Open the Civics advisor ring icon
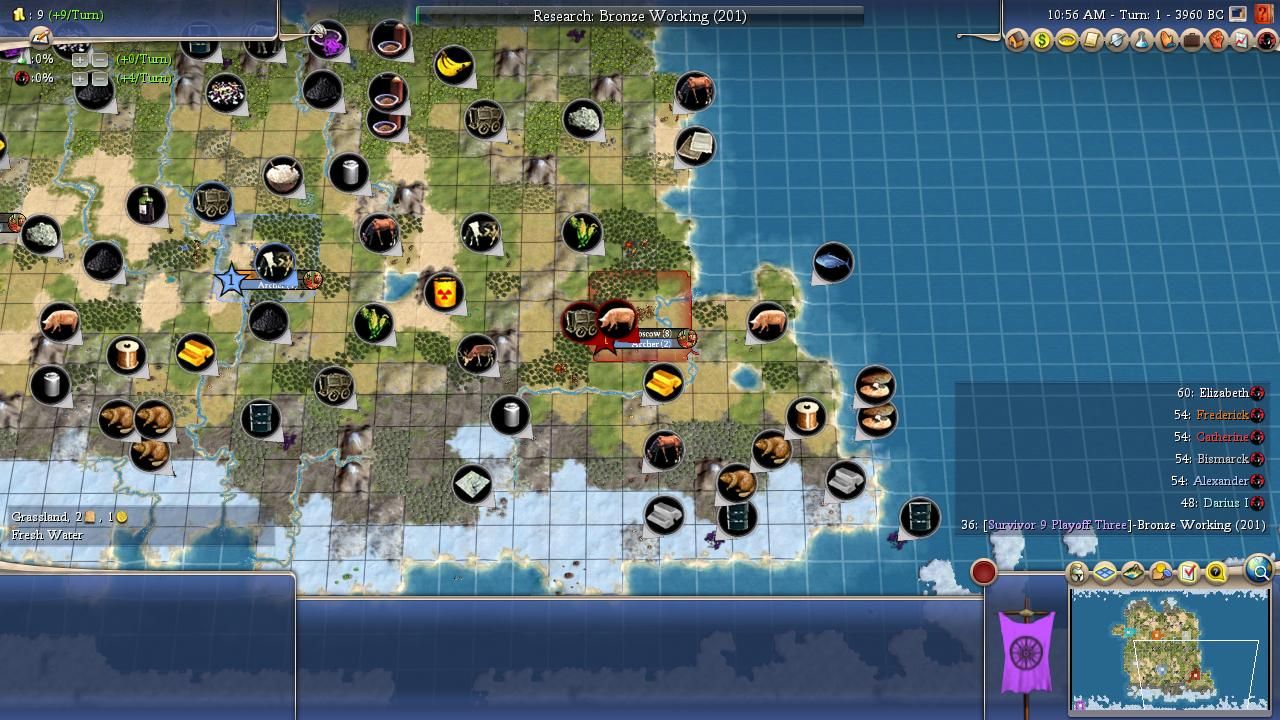Screen dimensions: 1280x720 point(1067,41)
